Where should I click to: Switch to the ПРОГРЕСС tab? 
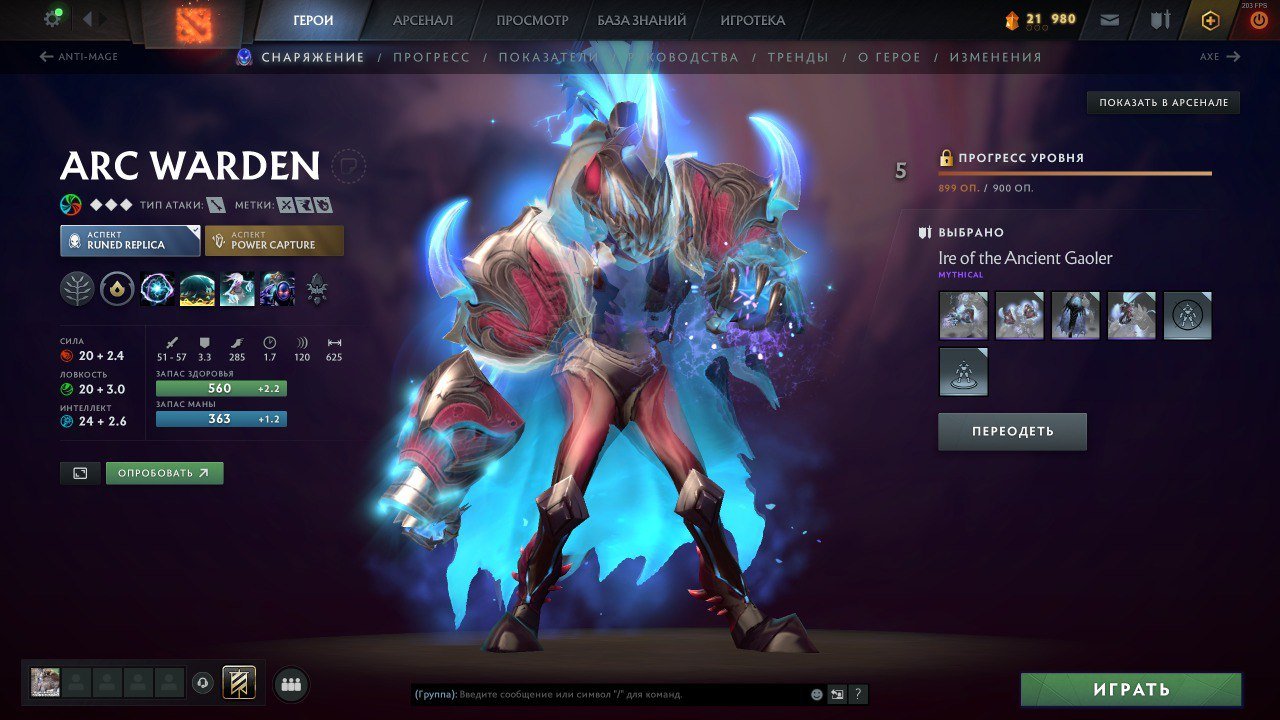click(x=430, y=57)
